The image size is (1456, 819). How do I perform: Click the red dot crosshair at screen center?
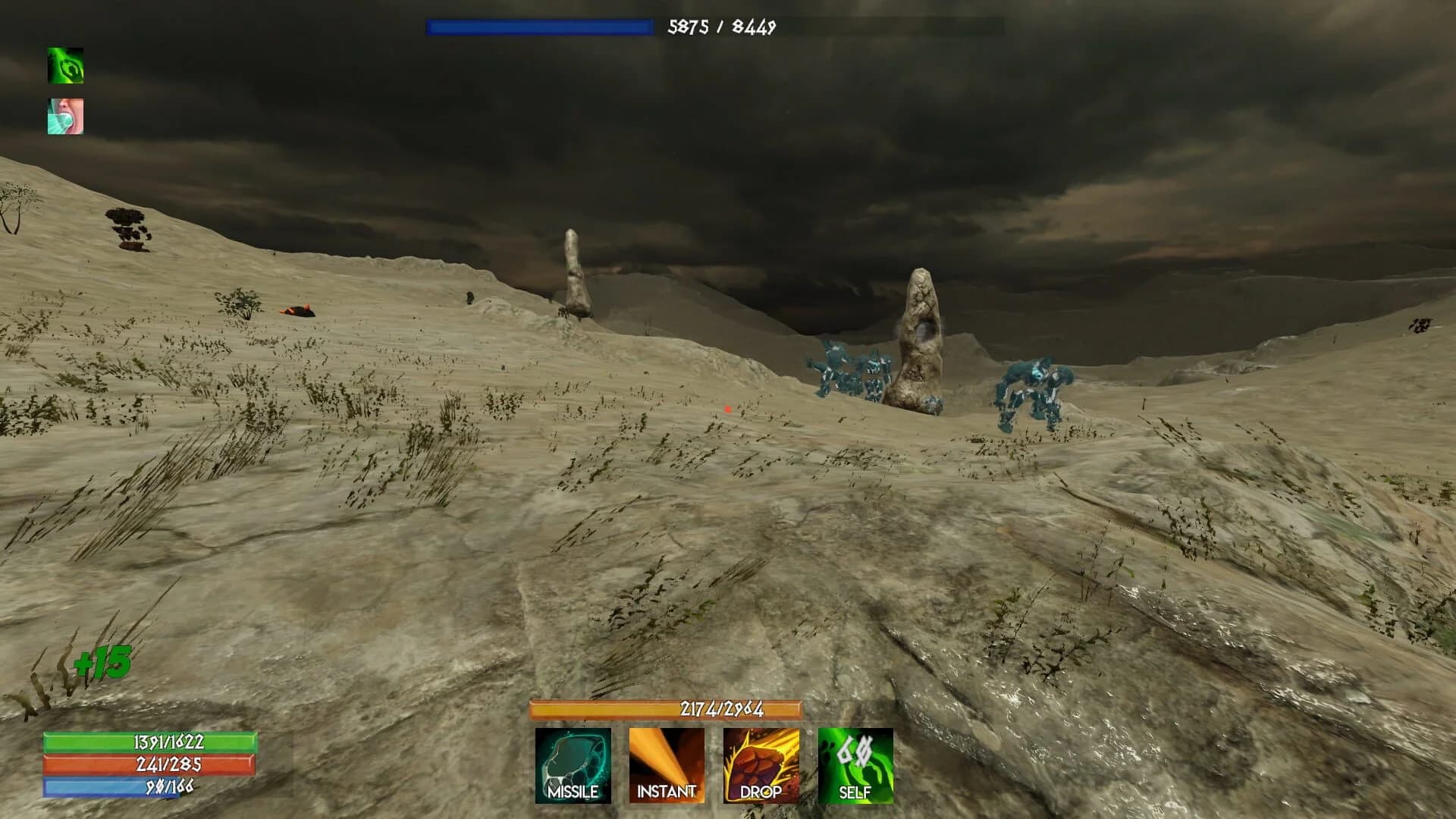pos(726,408)
